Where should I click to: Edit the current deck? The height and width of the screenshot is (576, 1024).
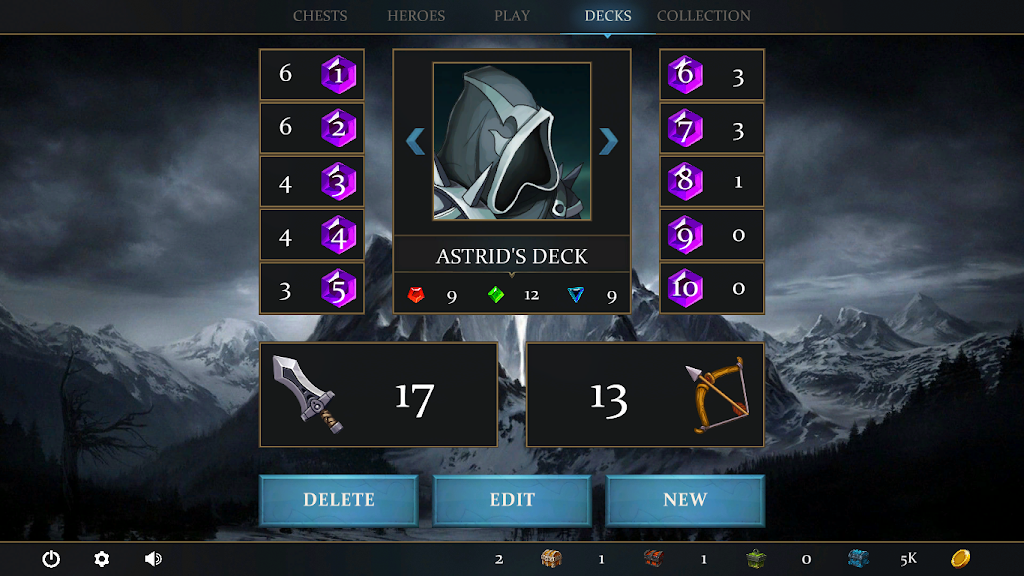pos(512,500)
